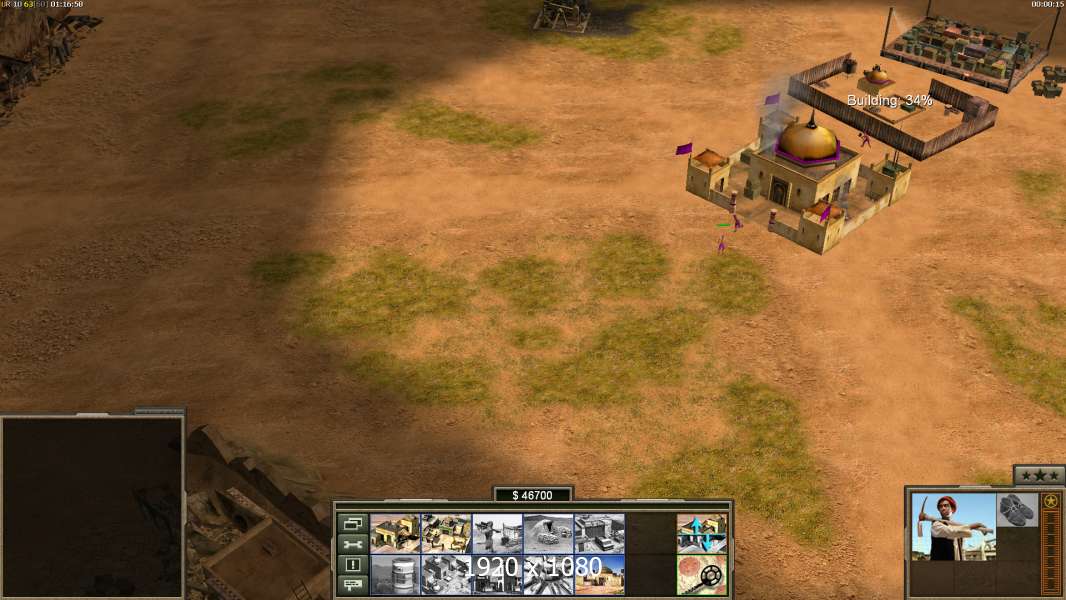Click the wrench button
This screenshot has height=600, width=1066.
(352, 544)
